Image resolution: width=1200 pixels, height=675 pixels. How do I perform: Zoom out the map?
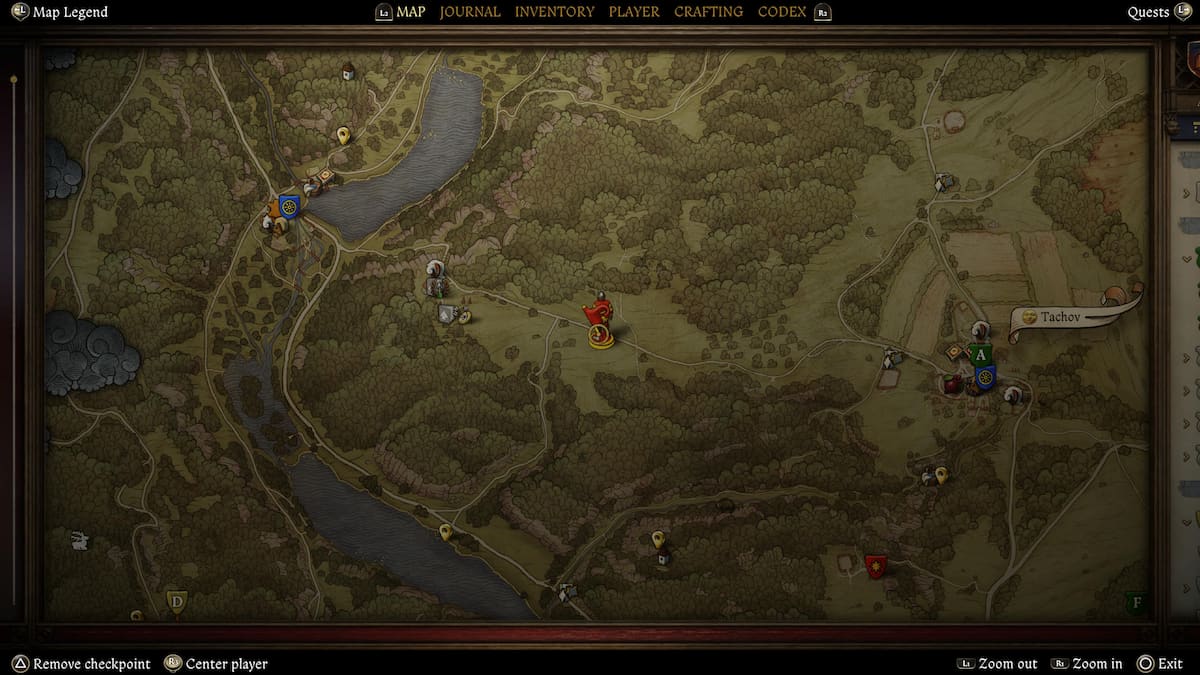(1007, 664)
